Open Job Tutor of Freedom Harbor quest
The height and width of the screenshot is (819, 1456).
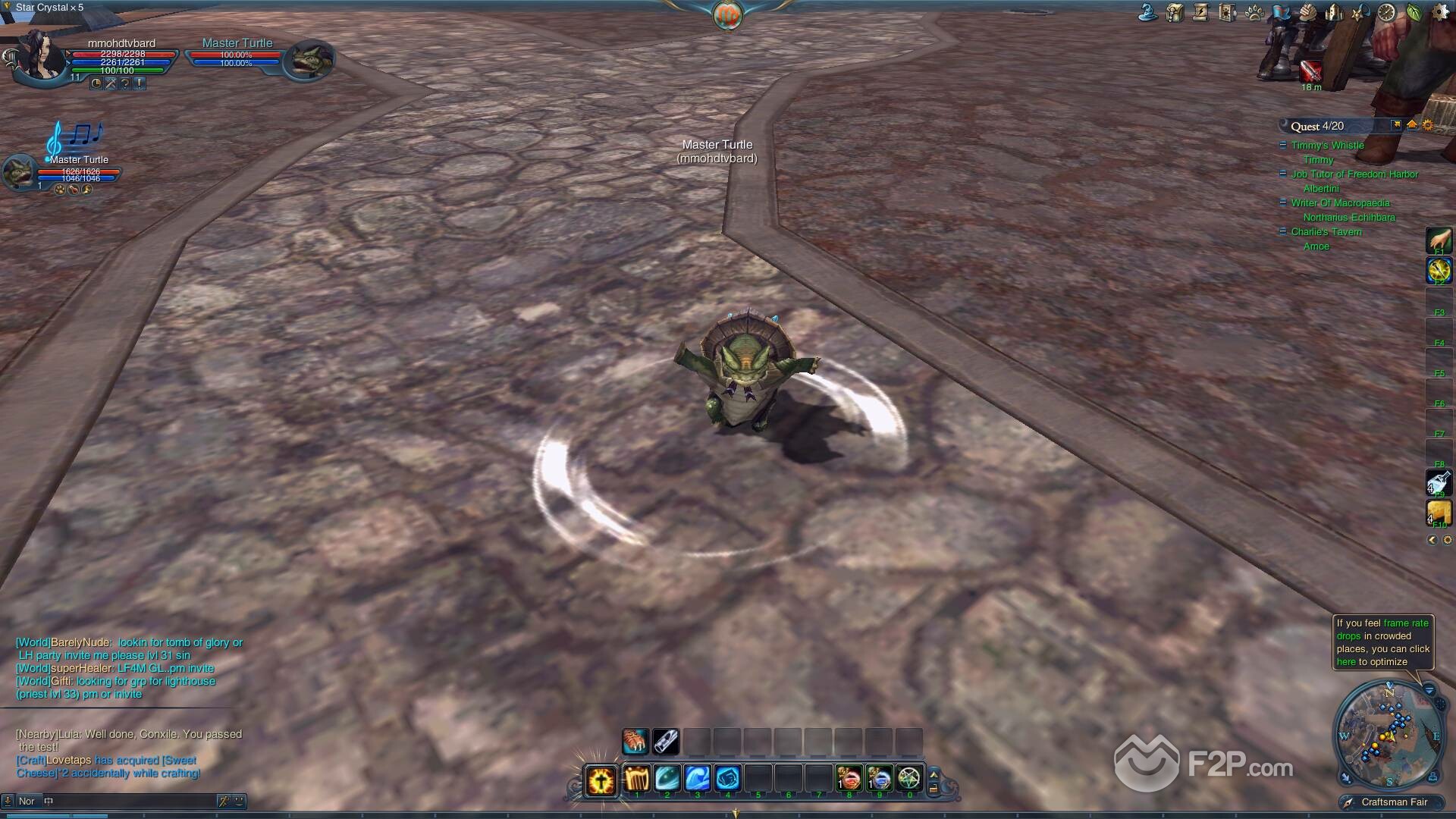1354,174
